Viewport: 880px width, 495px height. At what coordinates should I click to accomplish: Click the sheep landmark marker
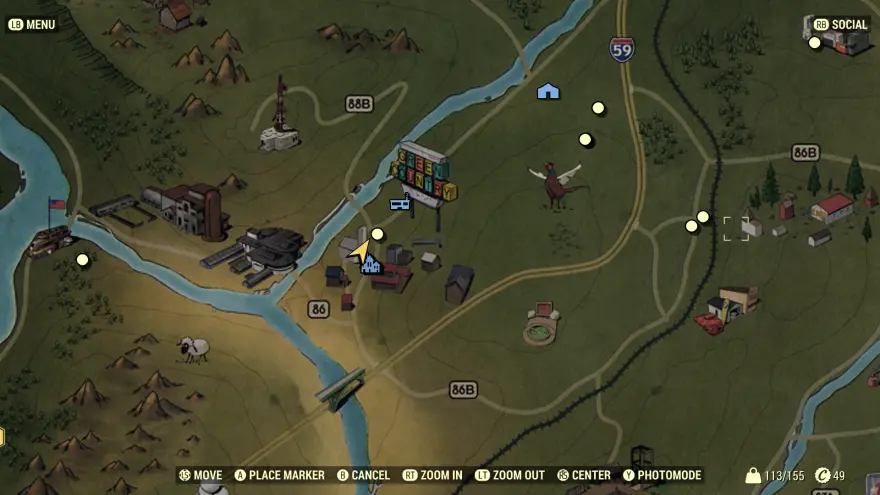[x=192, y=347]
